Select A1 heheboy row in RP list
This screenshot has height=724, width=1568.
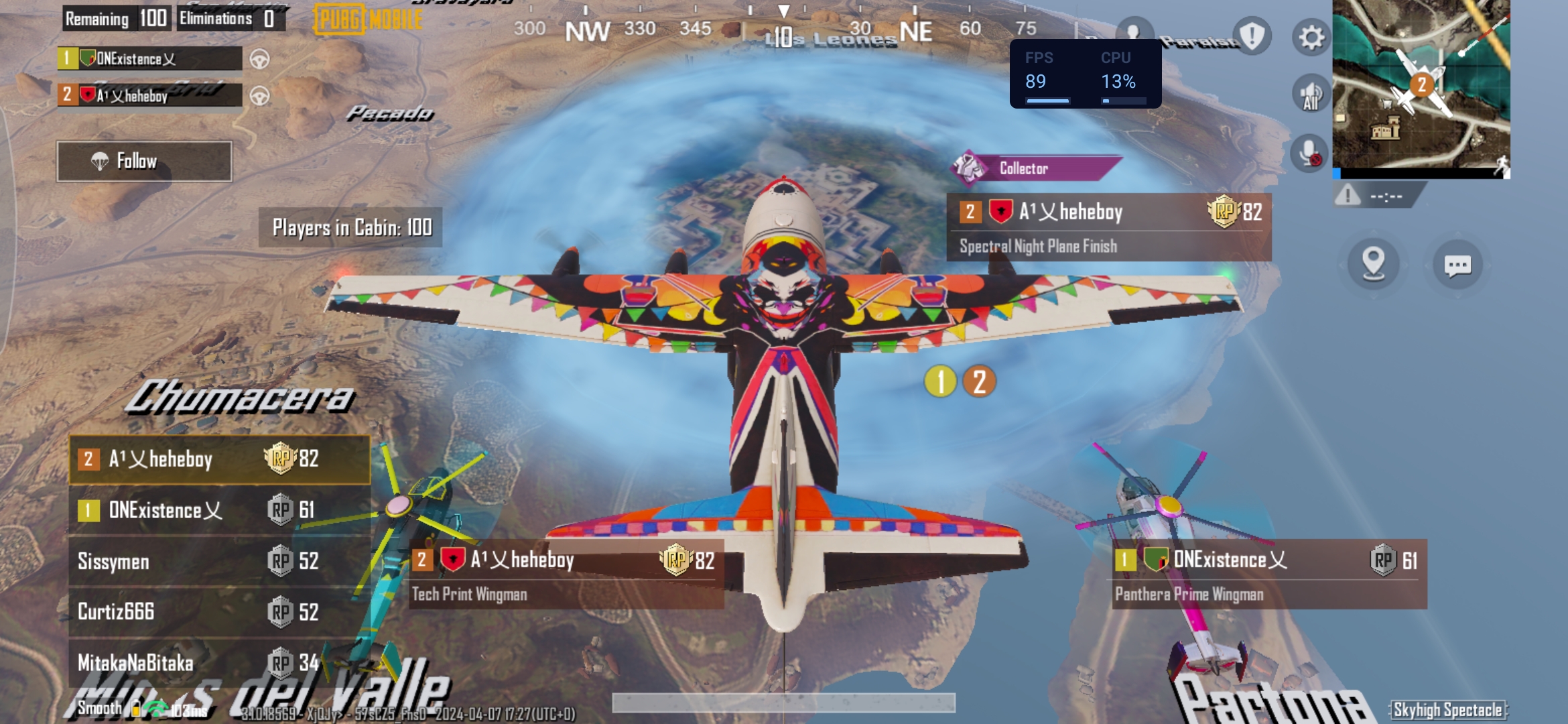(x=219, y=459)
